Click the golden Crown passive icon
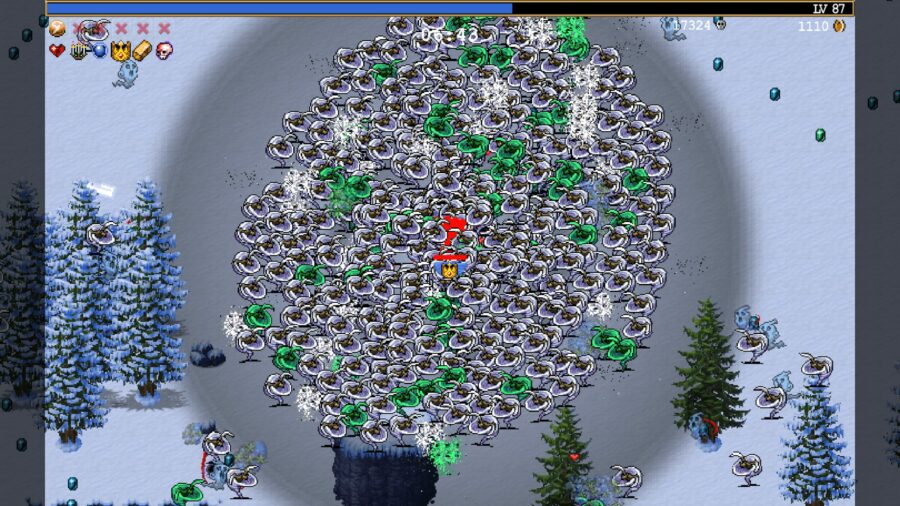 [120, 50]
